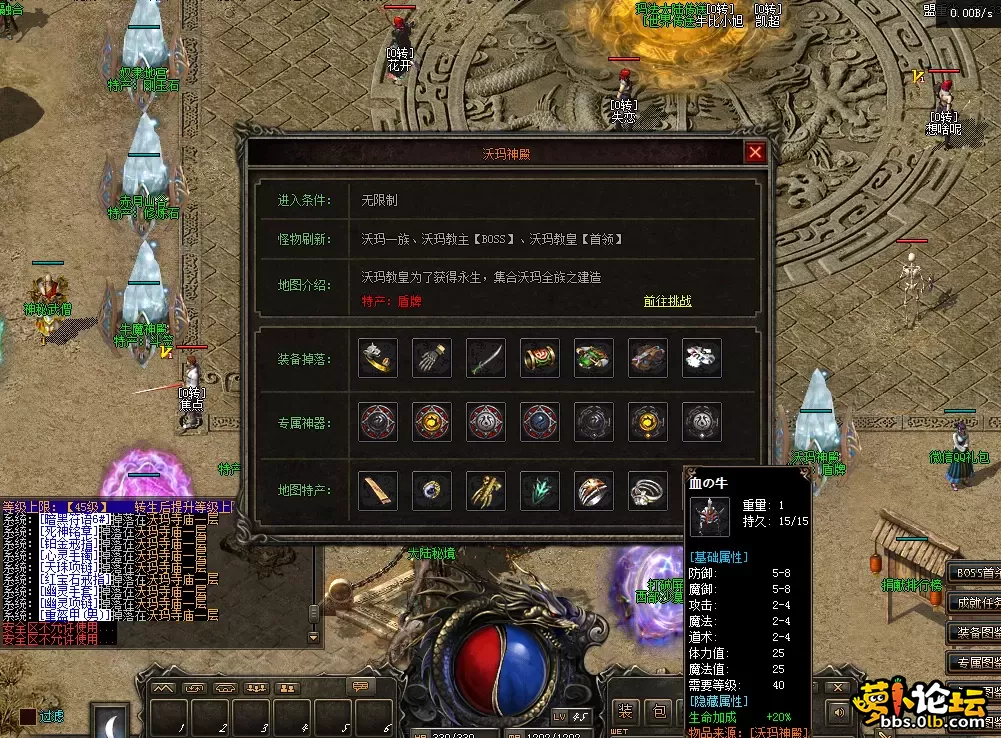Select the blue gem ring specialty

(432, 491)
